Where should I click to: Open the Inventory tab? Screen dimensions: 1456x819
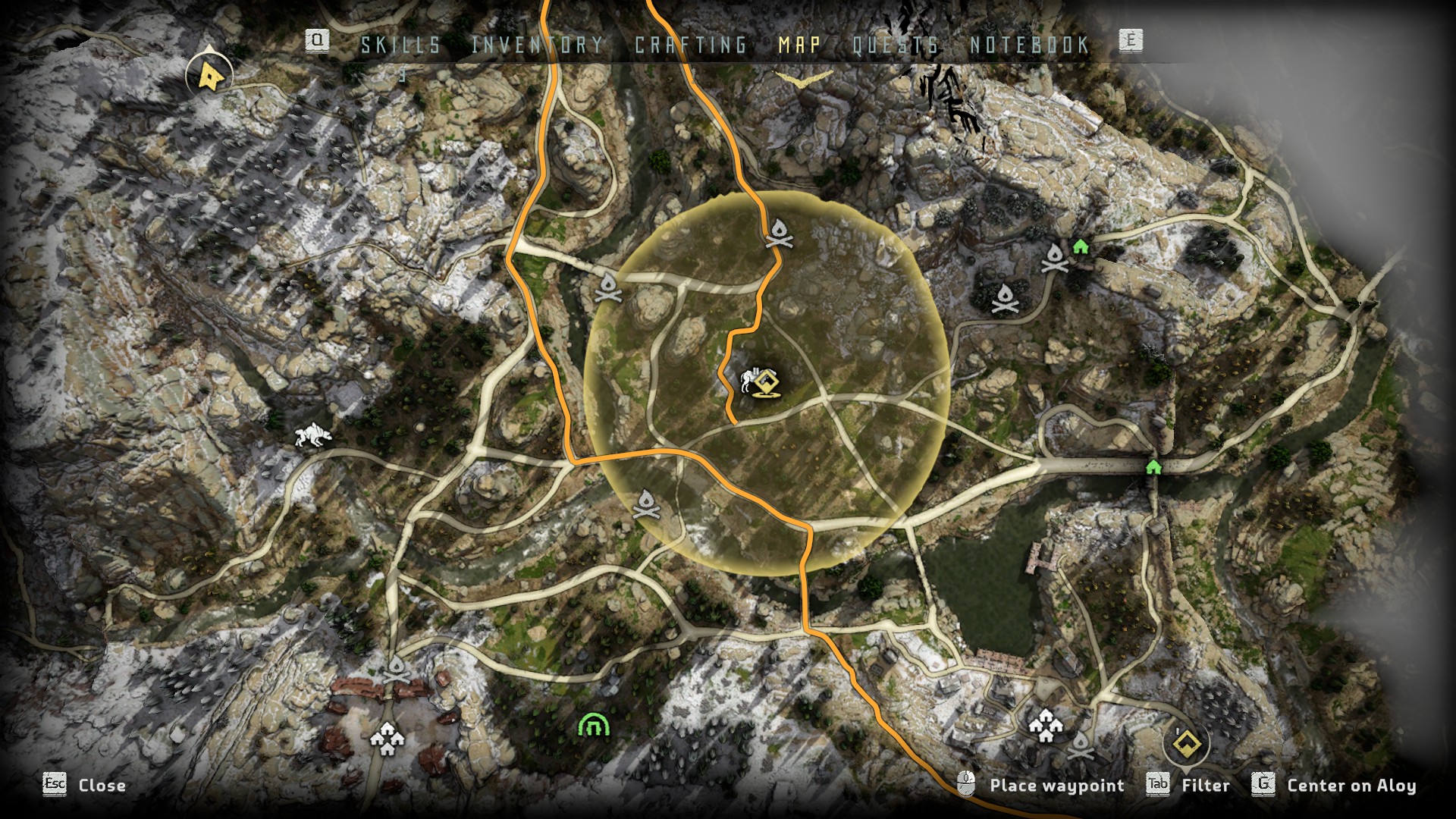tap(538, 45)
